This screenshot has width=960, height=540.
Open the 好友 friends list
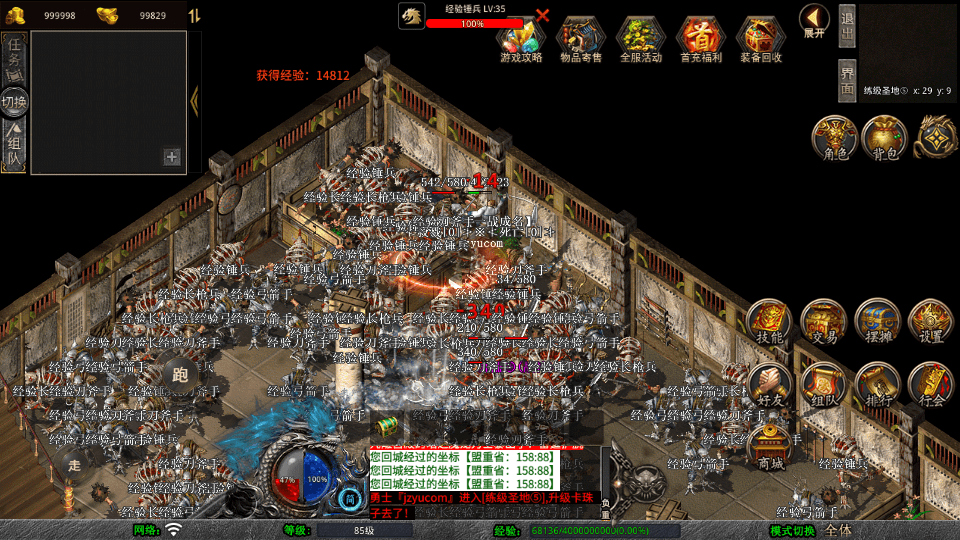tap(769, 385)
